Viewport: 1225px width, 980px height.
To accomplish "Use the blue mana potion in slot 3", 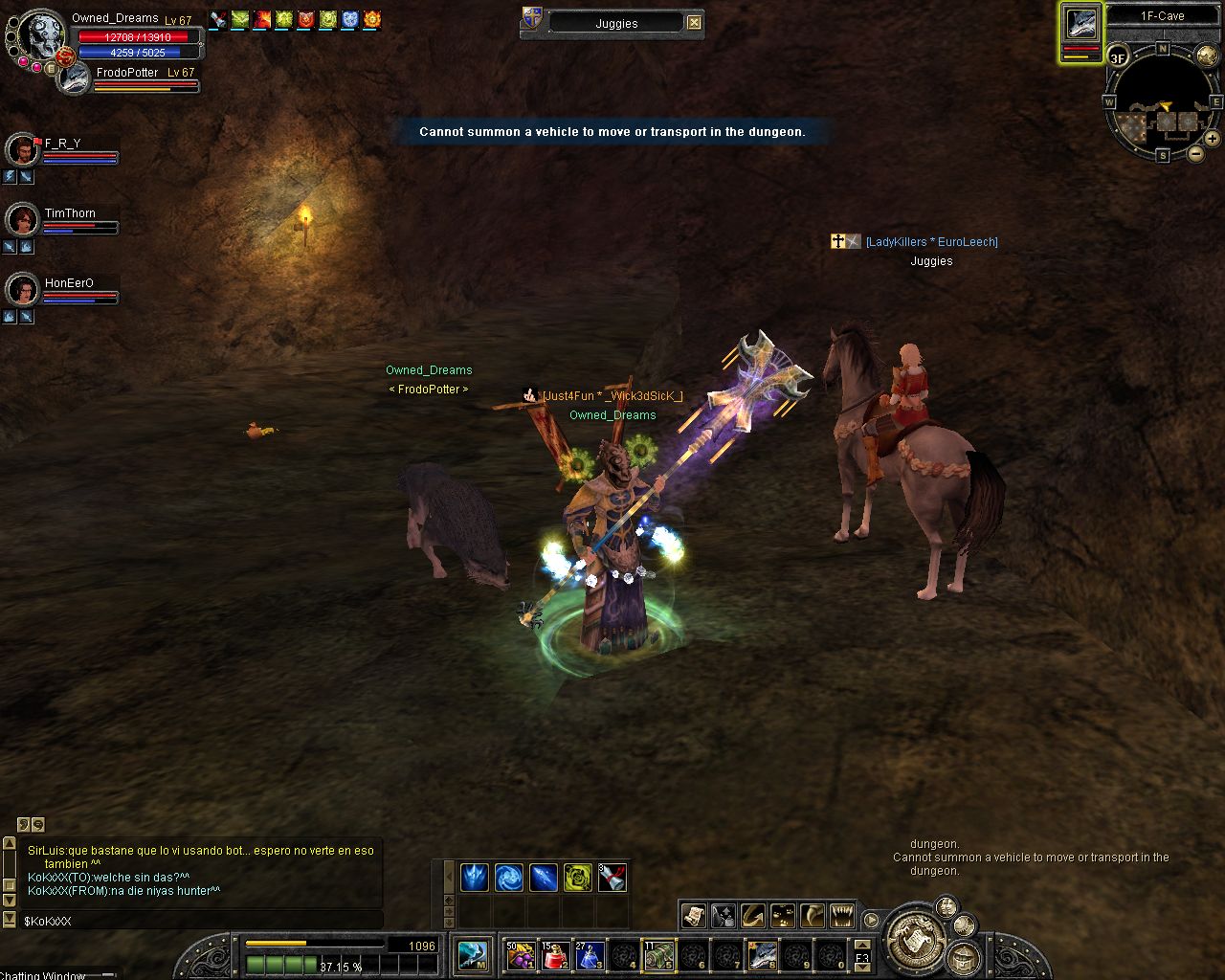I will 589,955.
